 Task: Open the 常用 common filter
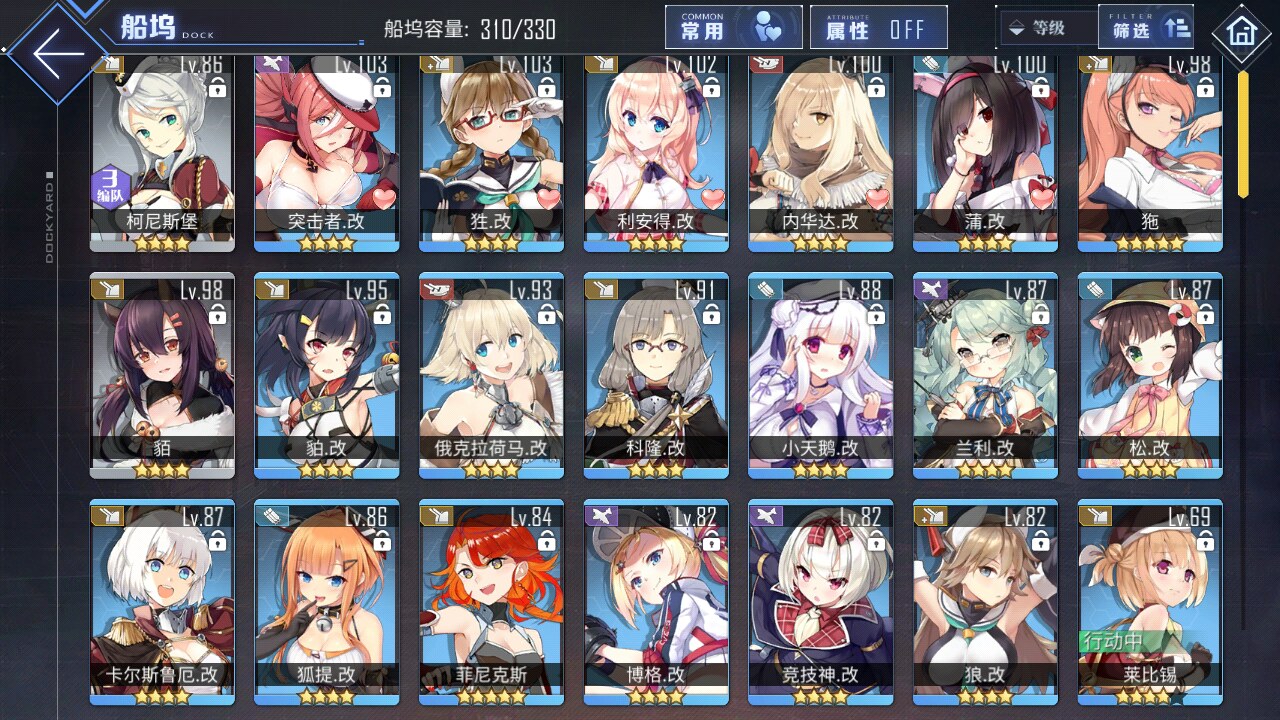tap(733, 28)
